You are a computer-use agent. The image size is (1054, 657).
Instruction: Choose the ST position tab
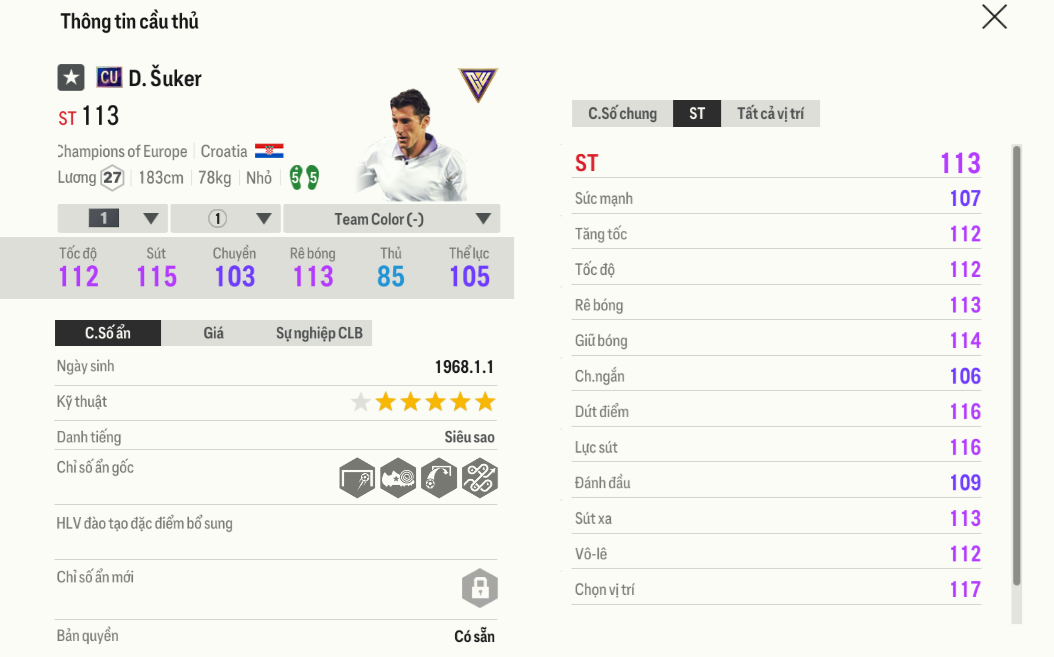(x=697, y=114)
